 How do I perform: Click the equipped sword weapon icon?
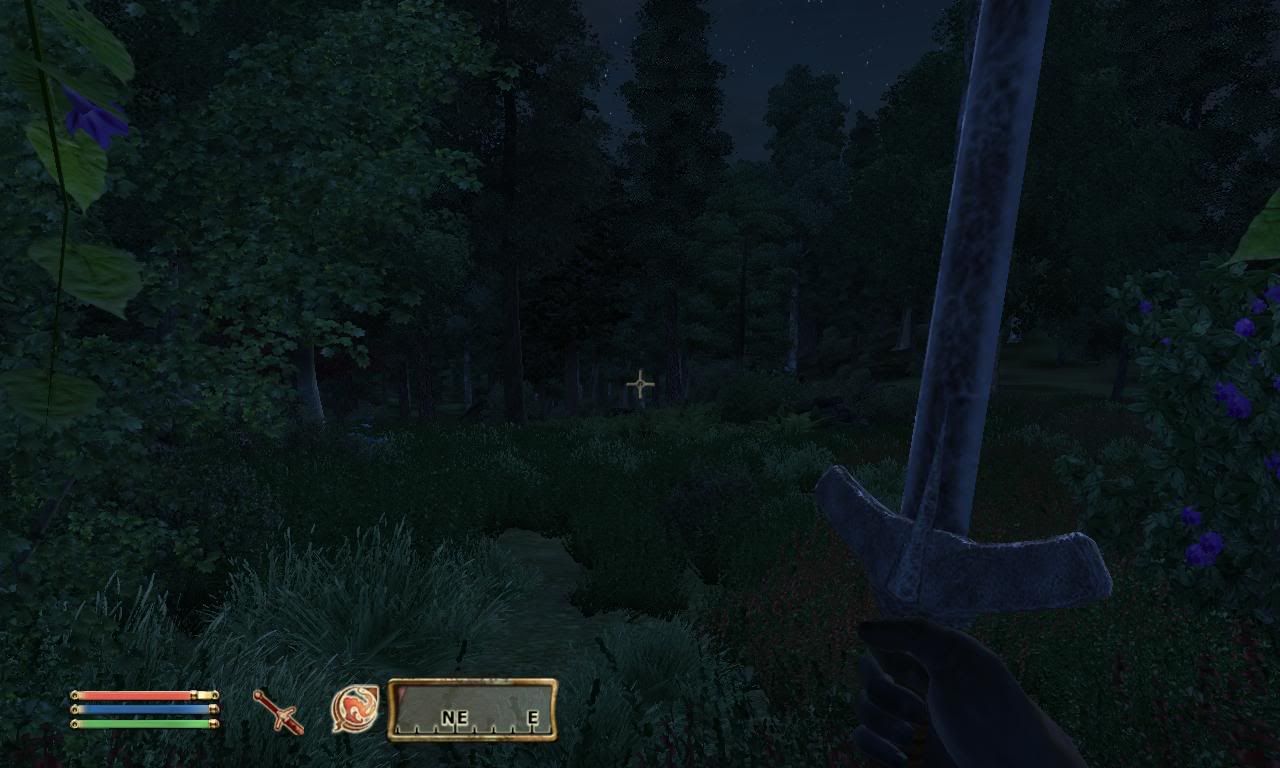pos(278,711)
